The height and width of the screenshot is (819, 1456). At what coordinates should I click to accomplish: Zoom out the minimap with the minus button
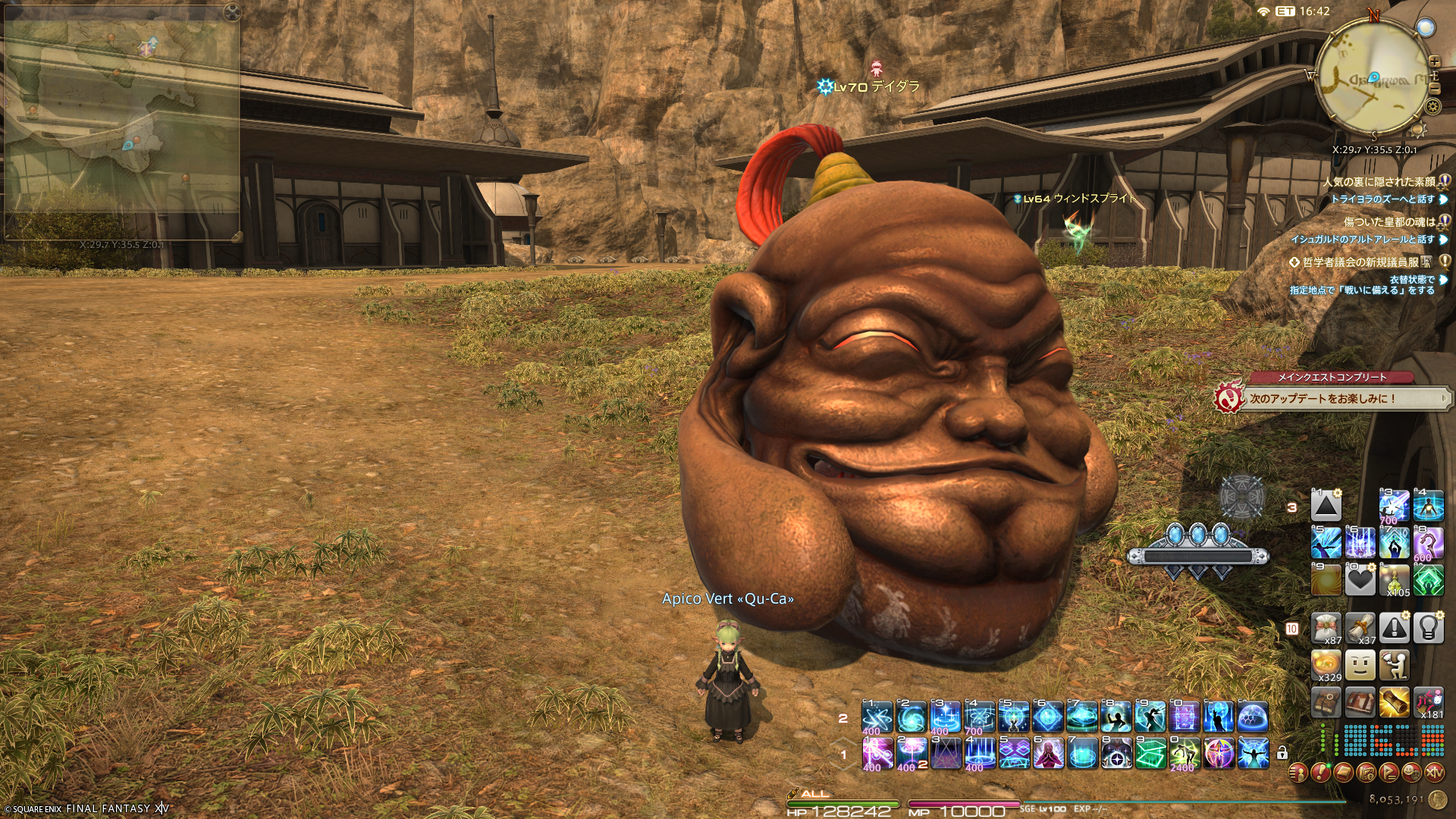(x=1434, y=89)
